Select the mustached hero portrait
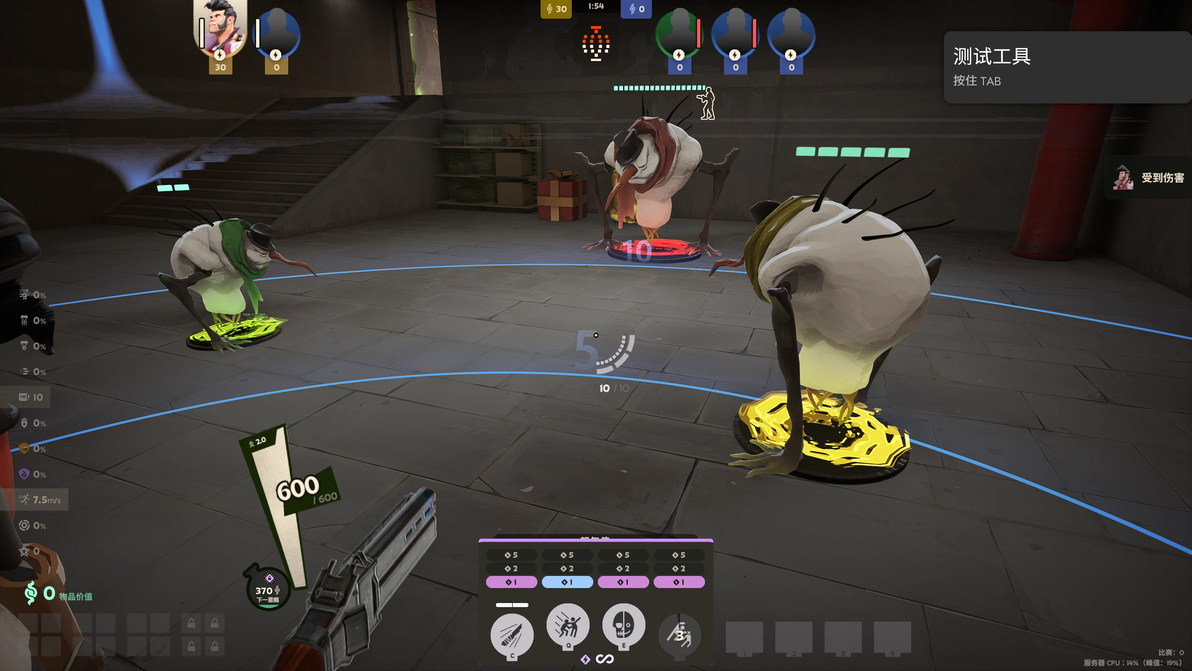This screenshot has height=671, width=1192. click(220, 29)
